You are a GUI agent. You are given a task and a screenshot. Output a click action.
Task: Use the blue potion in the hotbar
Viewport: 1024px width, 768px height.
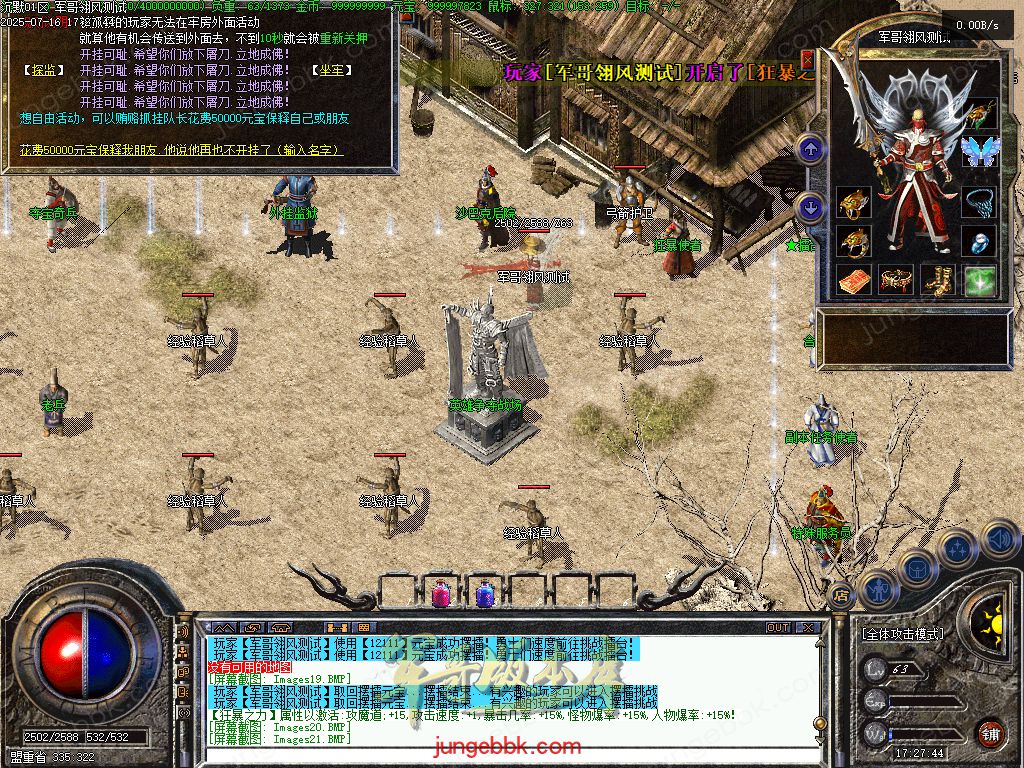(485, 594)
